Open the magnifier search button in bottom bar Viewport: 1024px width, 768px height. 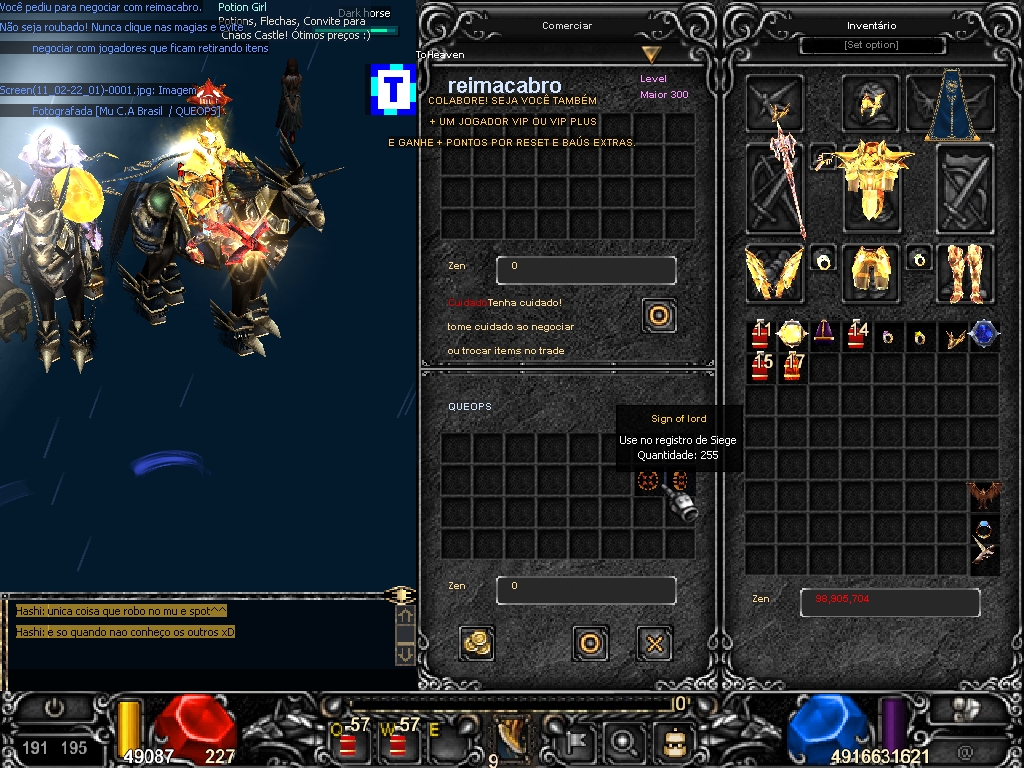[x=623, y=742]
